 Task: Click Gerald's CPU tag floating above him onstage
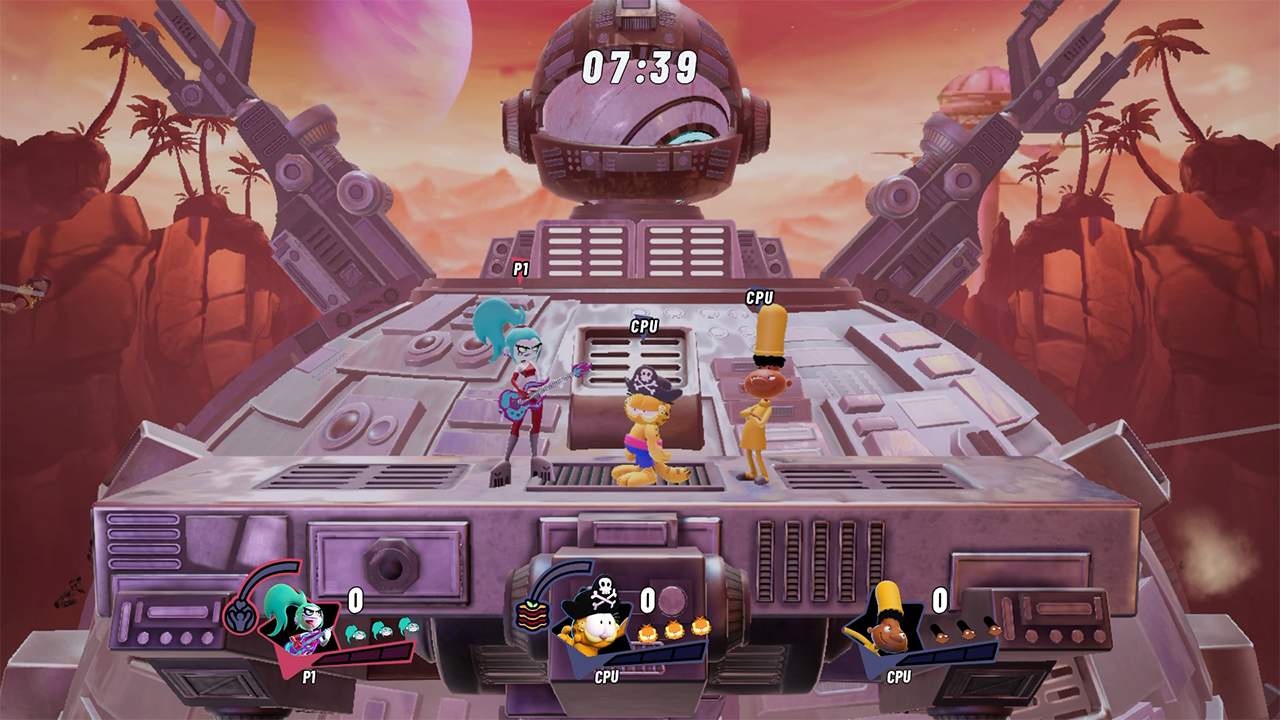[757, 297]
